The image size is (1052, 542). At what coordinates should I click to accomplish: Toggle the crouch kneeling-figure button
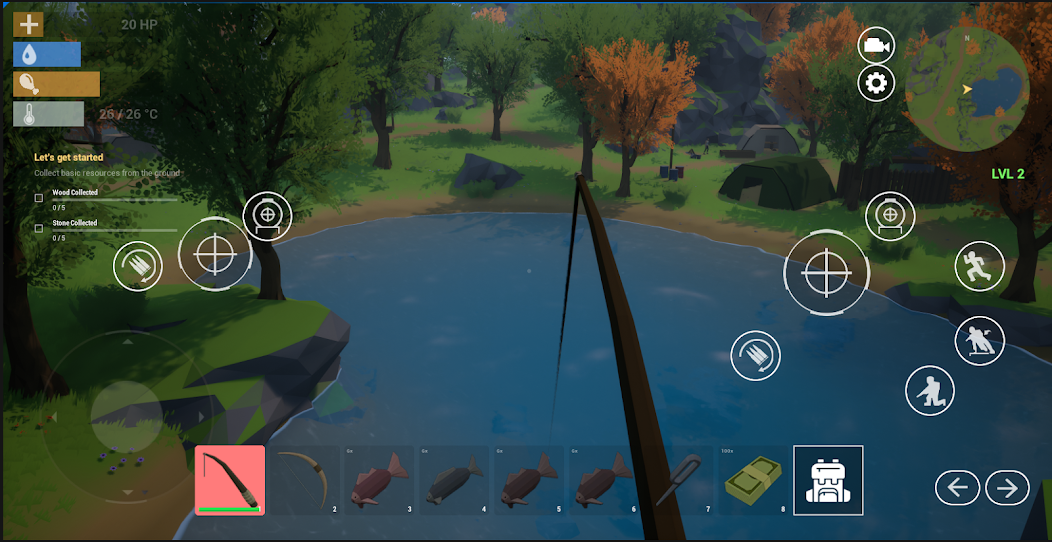(929, 391)
